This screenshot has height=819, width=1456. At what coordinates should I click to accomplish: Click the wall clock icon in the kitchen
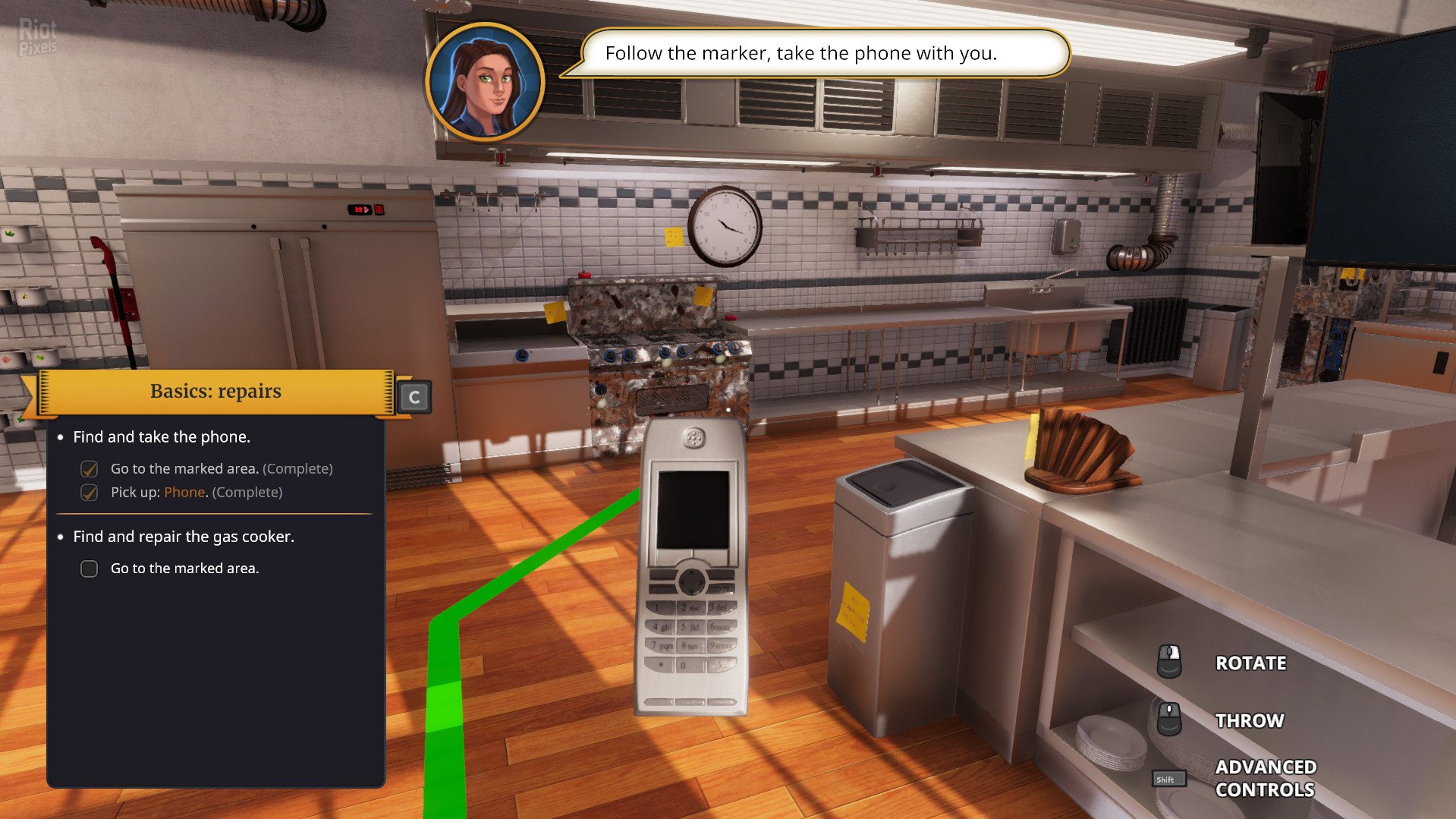tap(726, 227)
